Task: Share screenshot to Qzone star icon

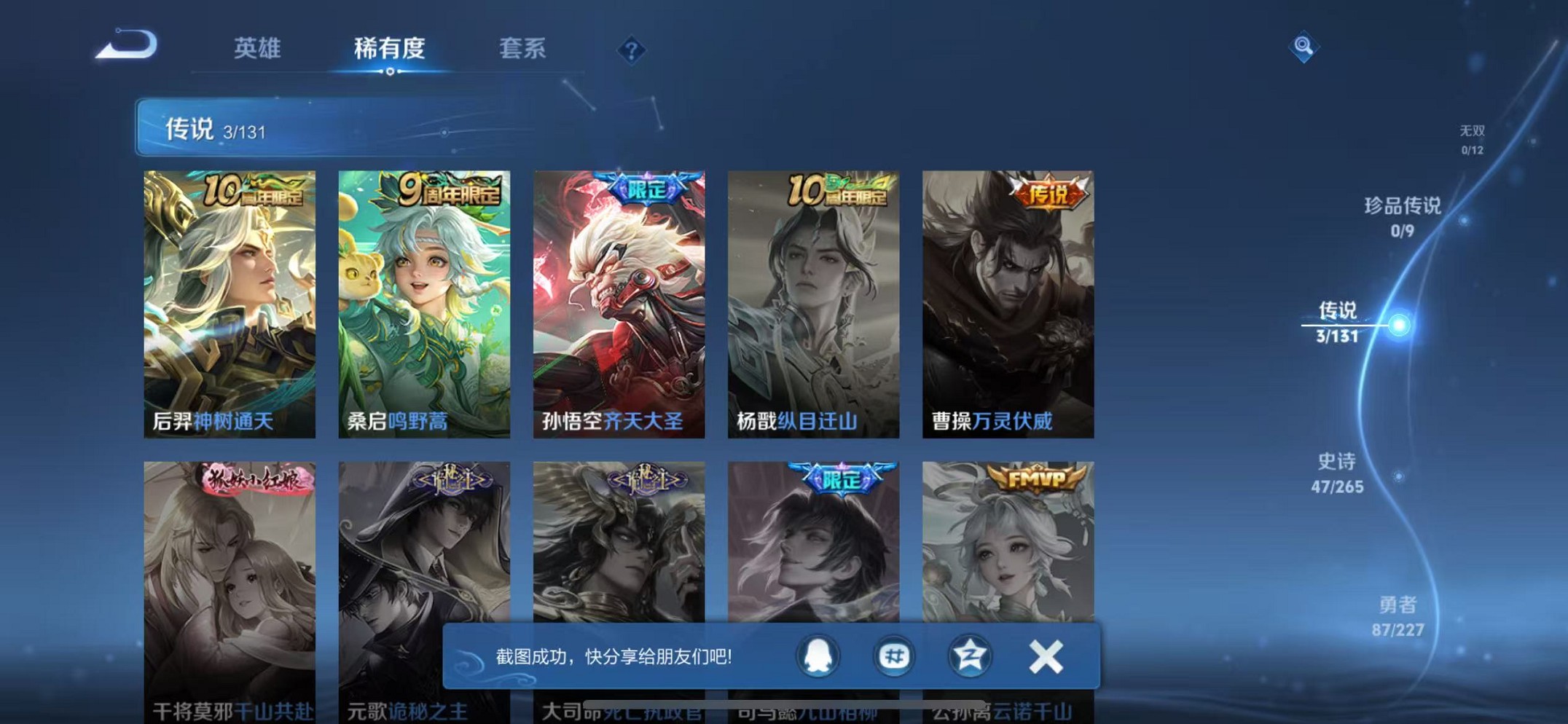Action: 969,656
